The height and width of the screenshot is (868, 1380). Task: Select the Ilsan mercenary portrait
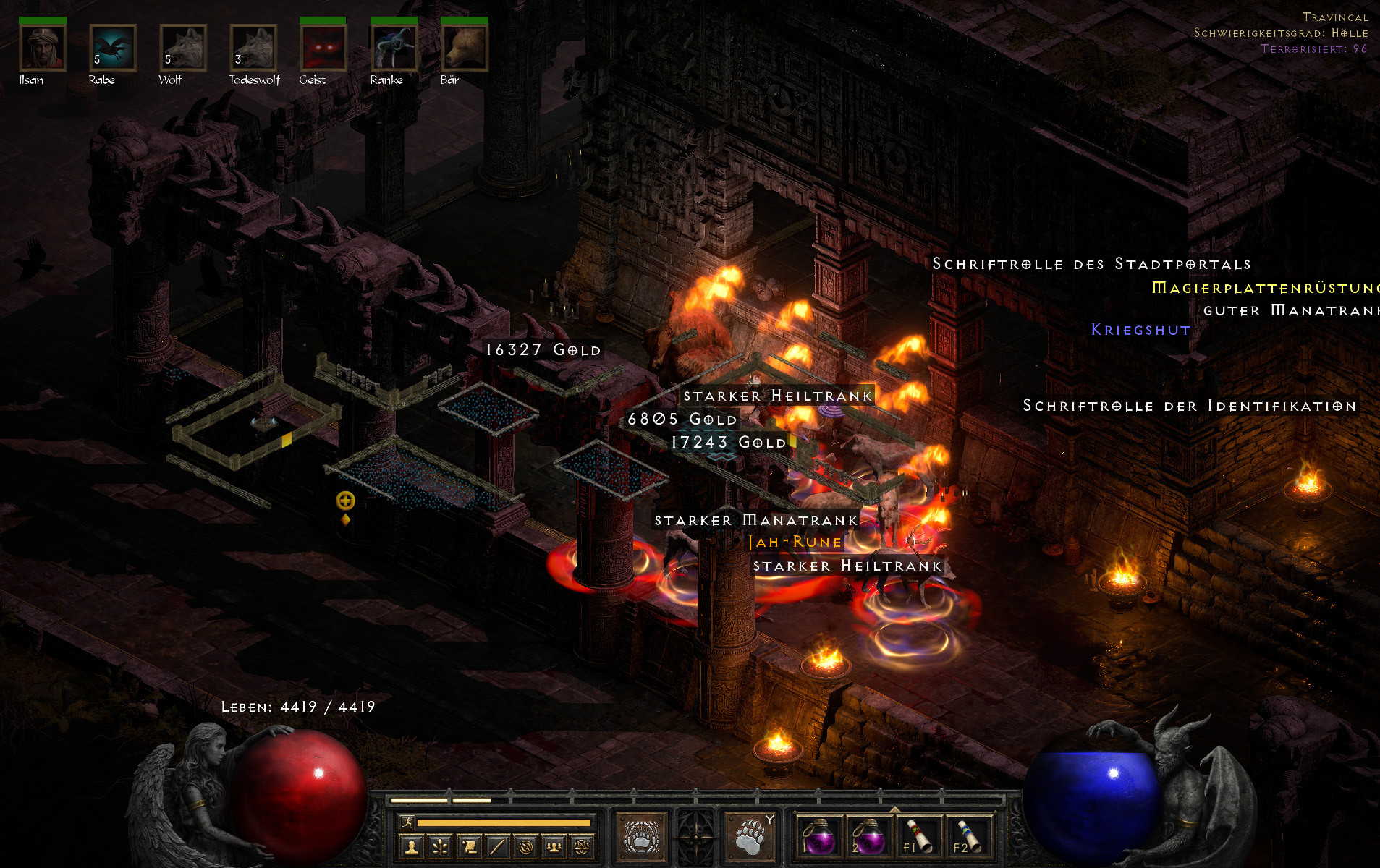pos(43,48)
